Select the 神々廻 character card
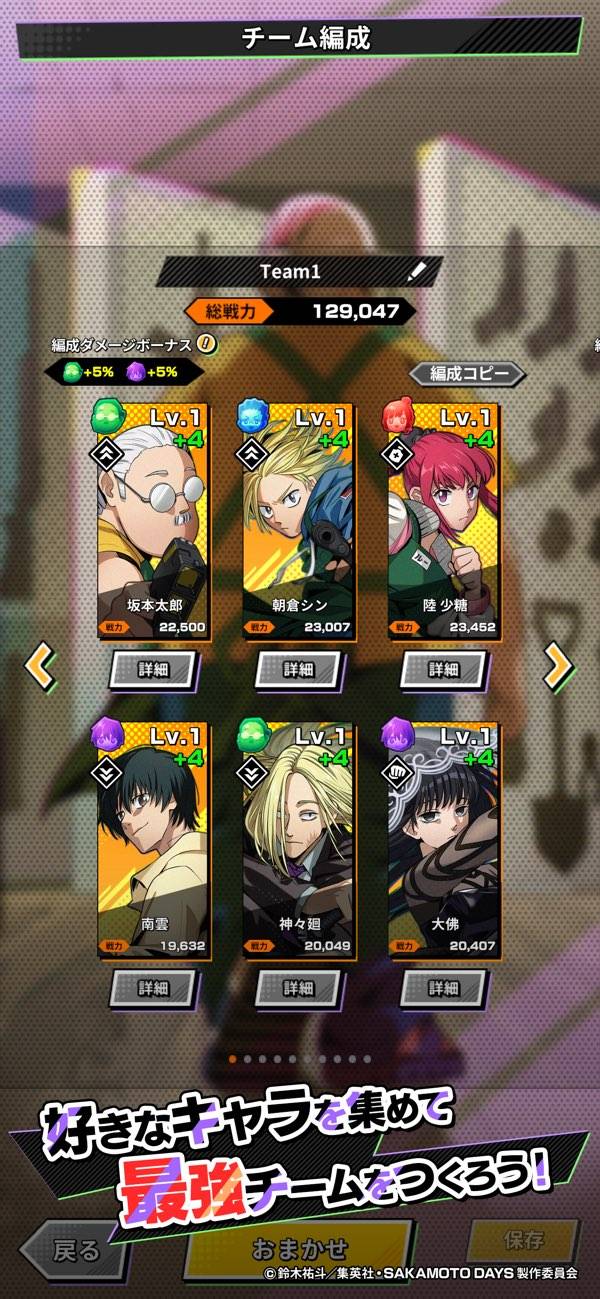The image size is (600, 1299). click(298, 838)
